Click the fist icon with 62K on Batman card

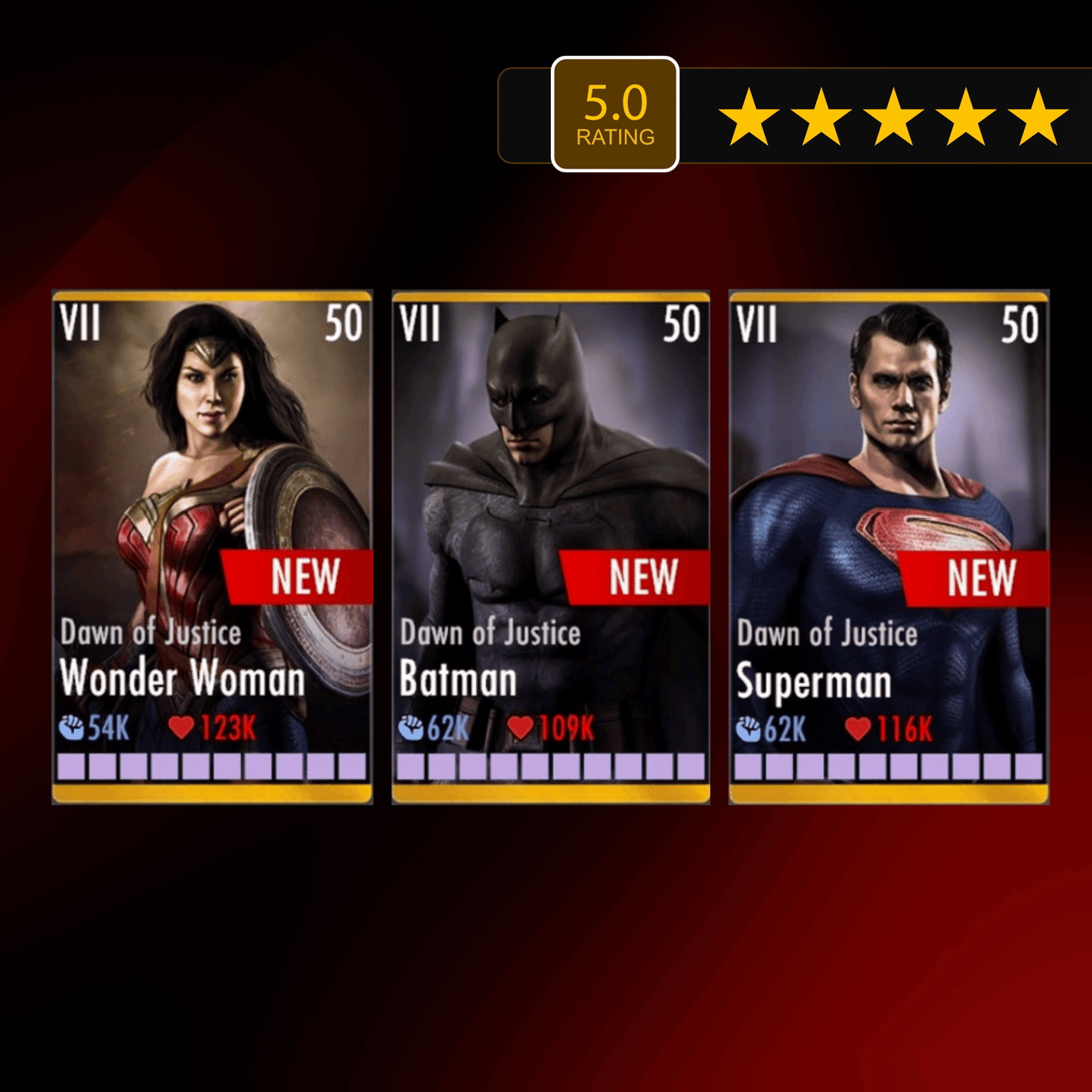(x=413, y=729)
